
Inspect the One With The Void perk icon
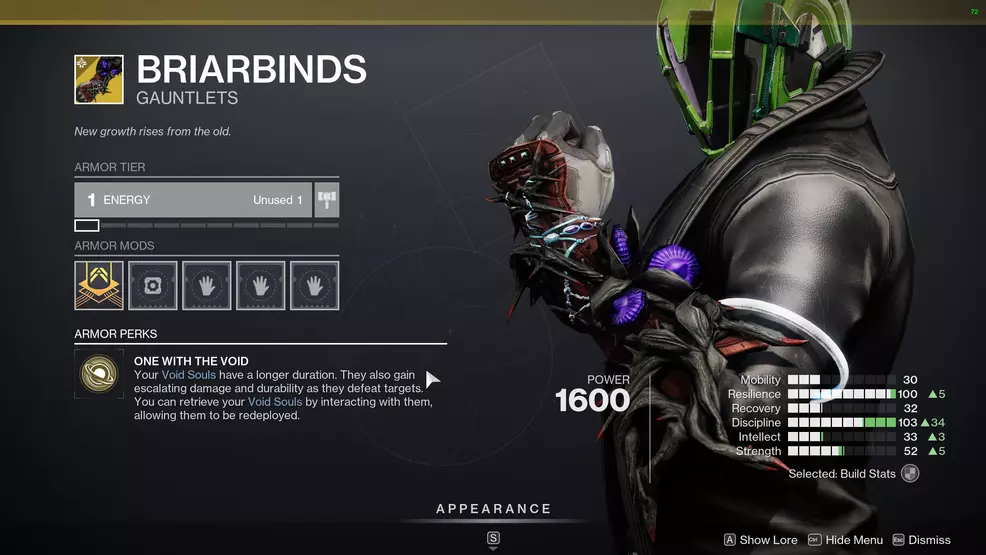[x=99, y=374]
